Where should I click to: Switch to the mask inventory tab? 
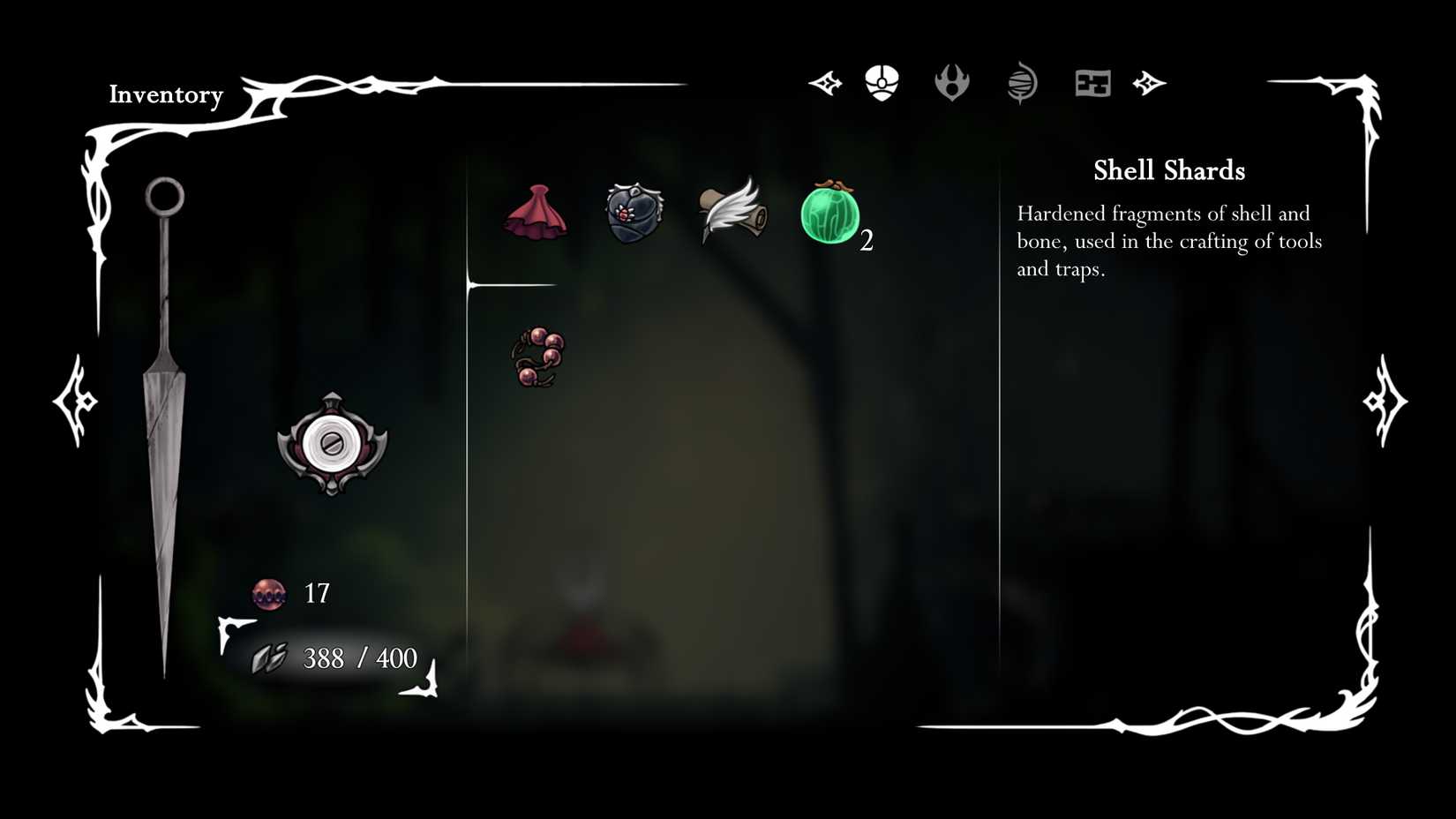[x=881, y=82]
